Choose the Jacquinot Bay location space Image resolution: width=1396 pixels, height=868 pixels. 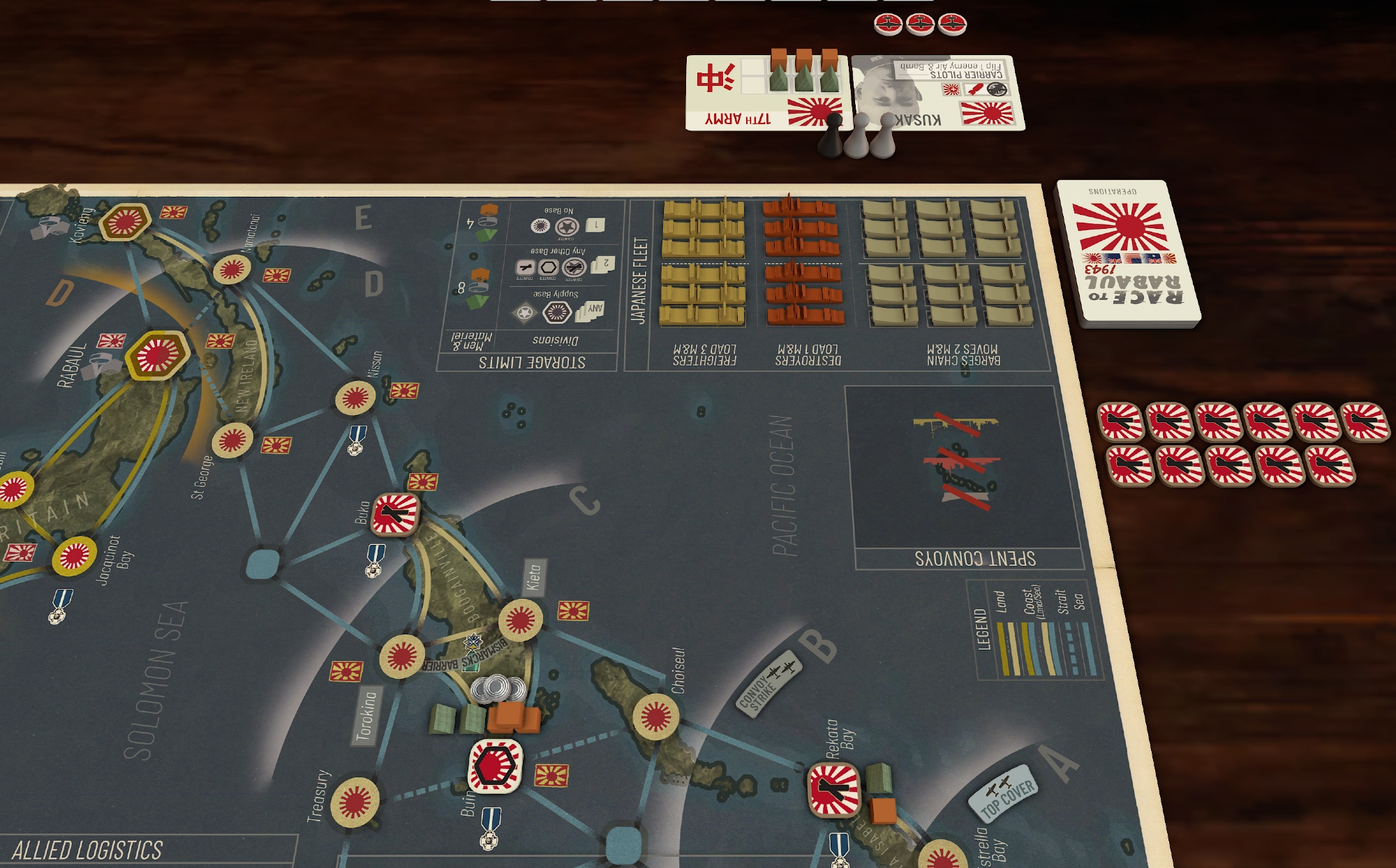75,556
